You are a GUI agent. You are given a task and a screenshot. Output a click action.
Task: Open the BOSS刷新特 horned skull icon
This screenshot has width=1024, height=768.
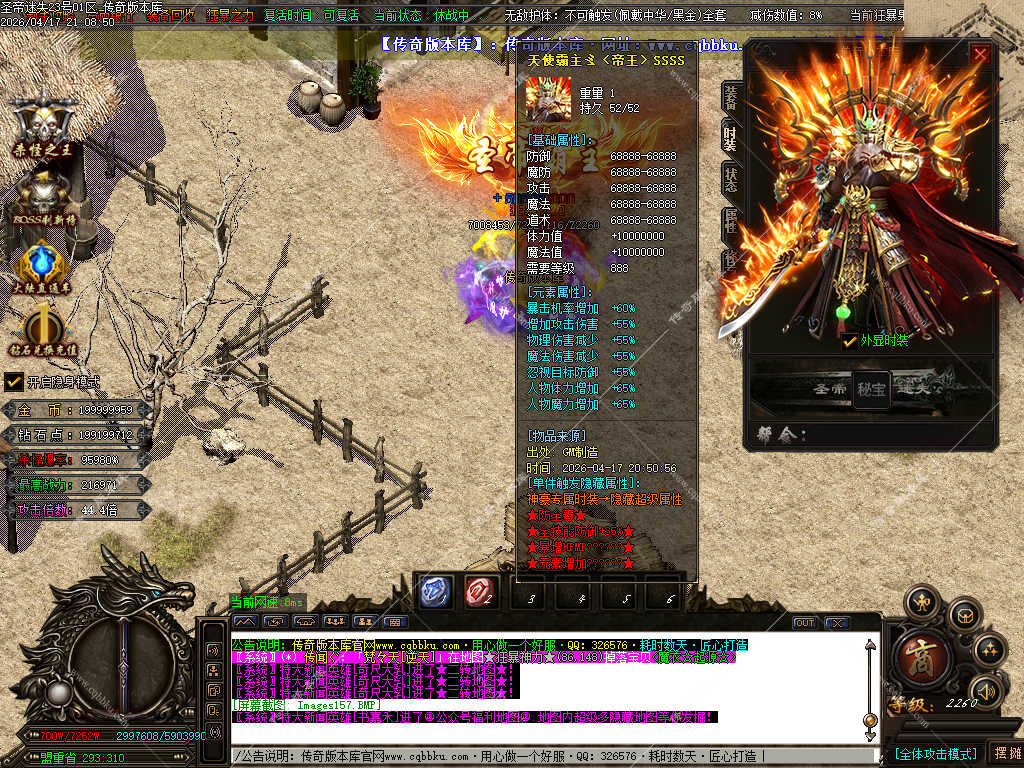(44, 193)
